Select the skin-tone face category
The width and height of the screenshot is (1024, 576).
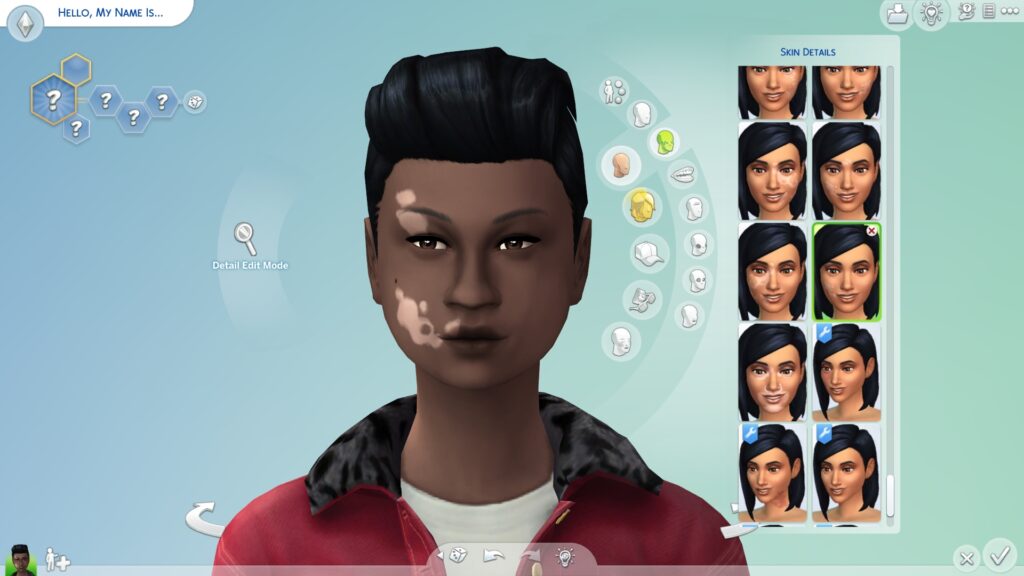[621, 165]
